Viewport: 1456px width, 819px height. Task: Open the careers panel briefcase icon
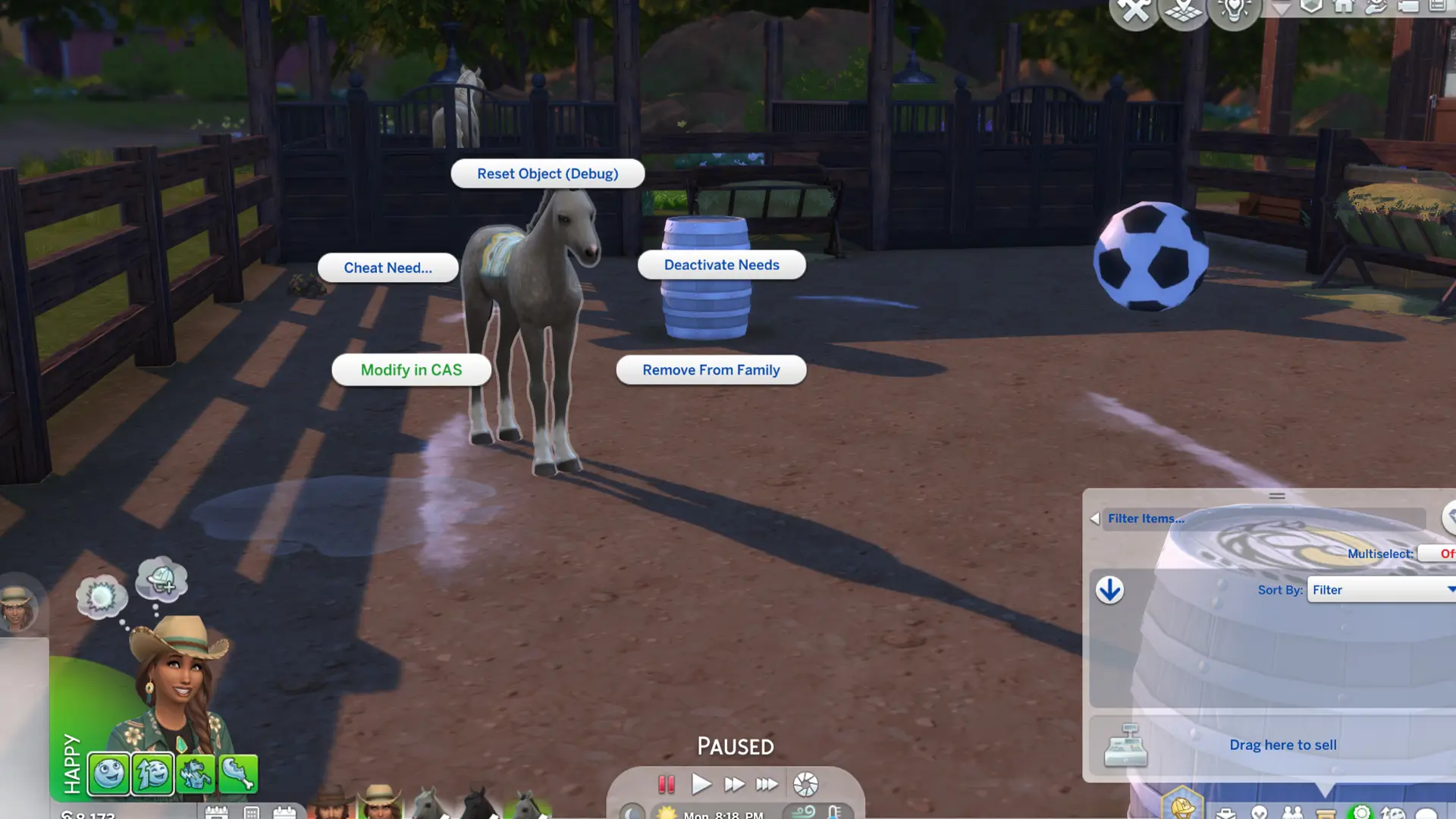pyautogui.click(x=1225, y=813)
